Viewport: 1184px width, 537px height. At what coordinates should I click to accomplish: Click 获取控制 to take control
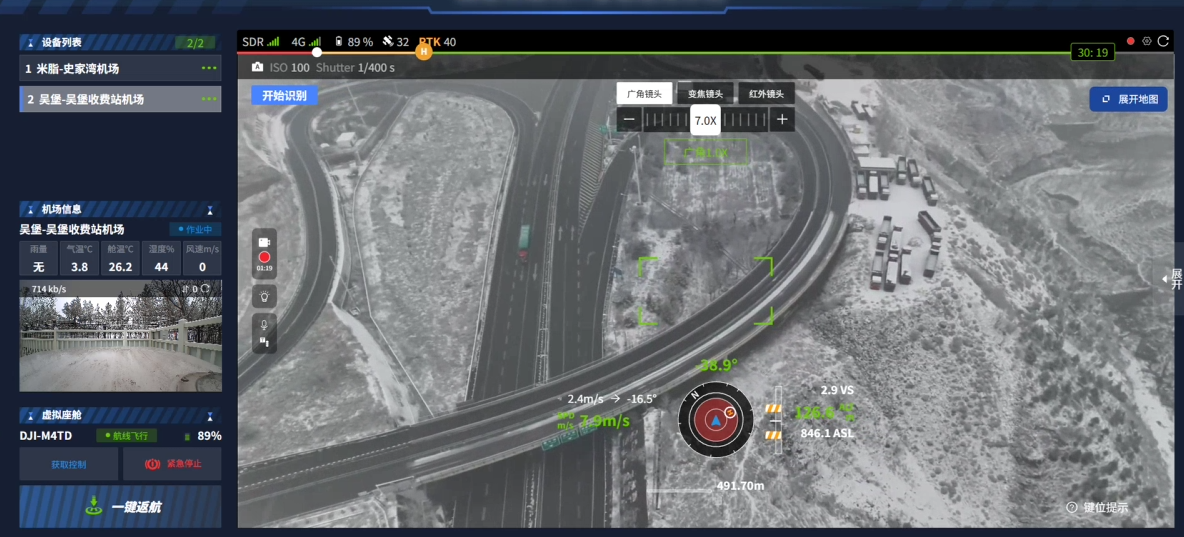pos(69,464)
